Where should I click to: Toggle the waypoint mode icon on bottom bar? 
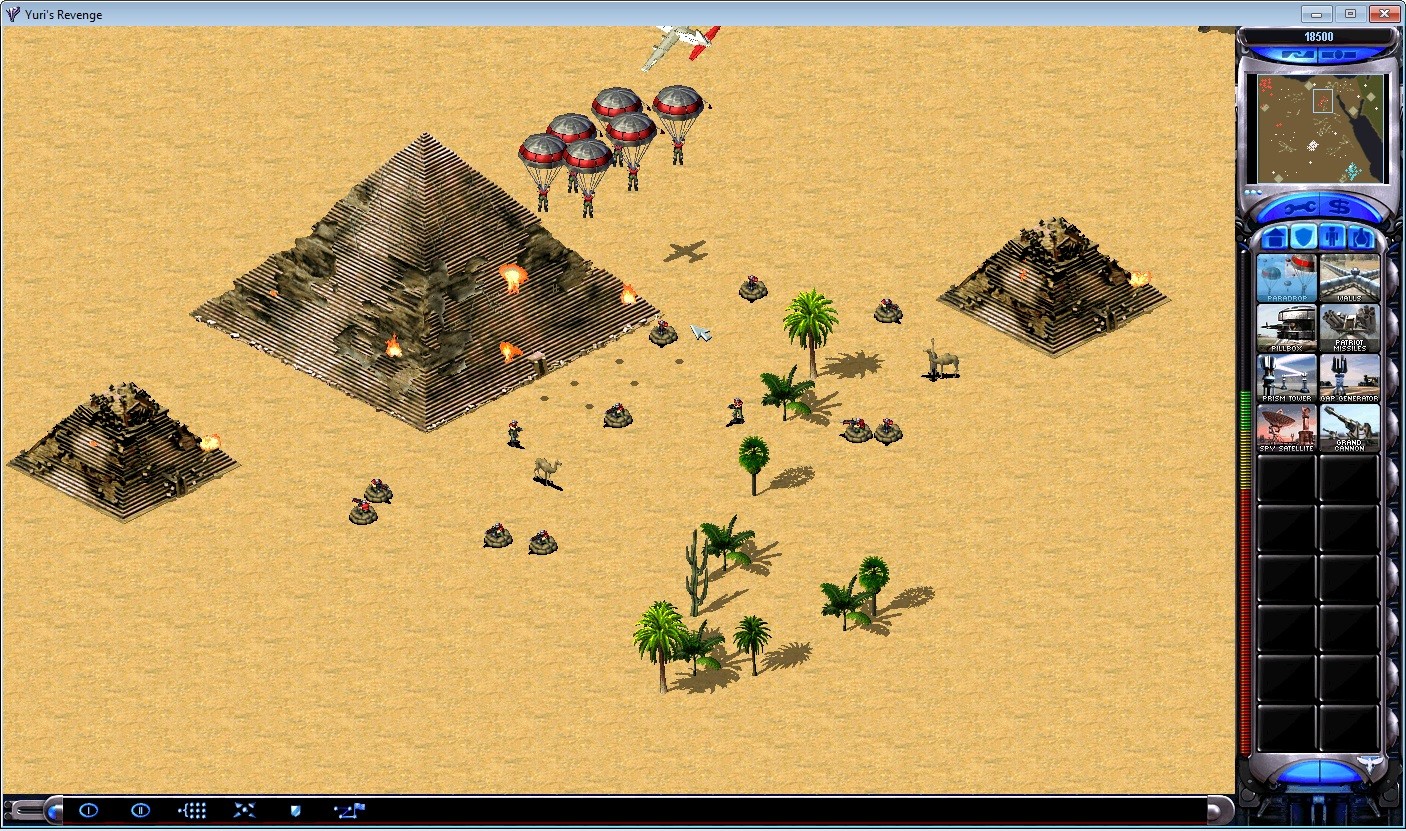(x=349, y=810)
